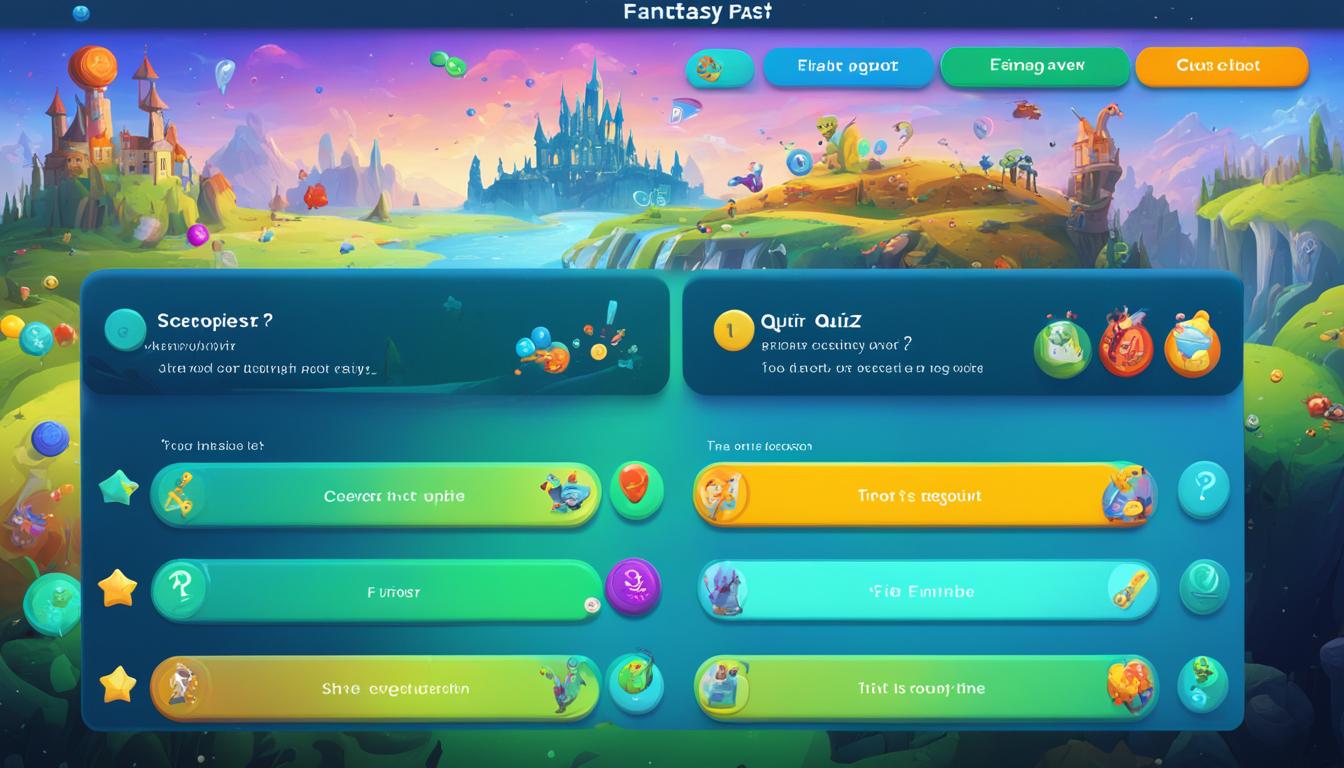Click the wizard icon on the Fie Eminbe answer
The height and width of the screenshot is (768, 1344).
[723, 590]
